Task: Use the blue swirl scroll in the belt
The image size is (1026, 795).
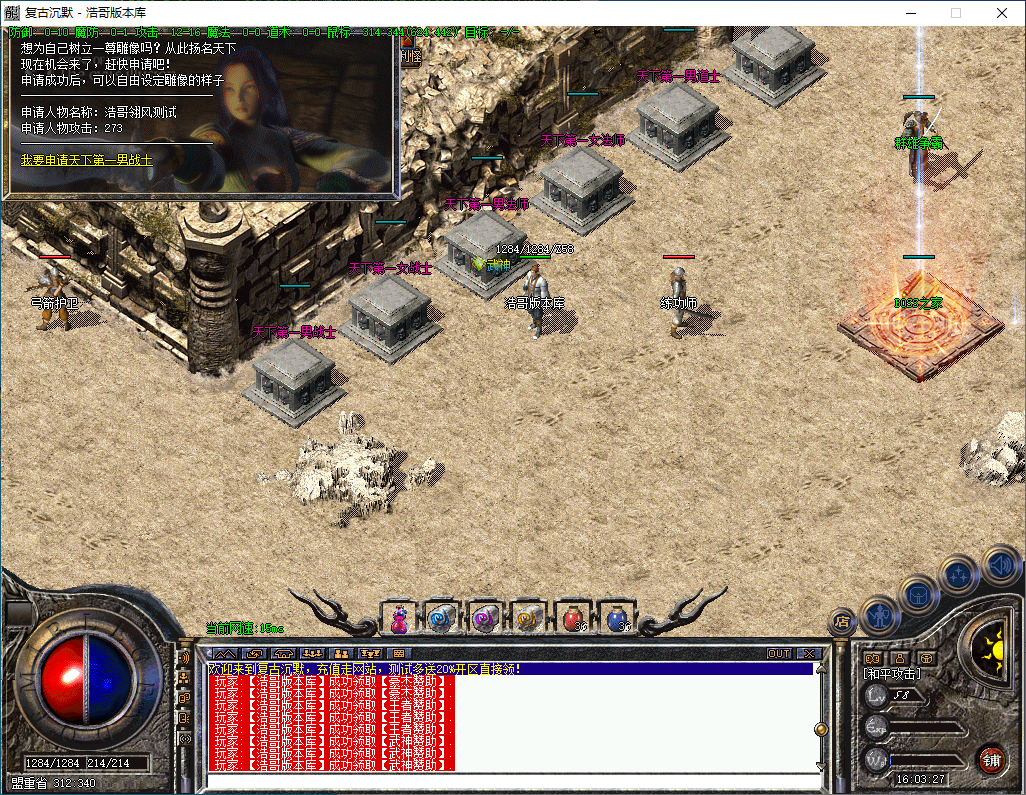Action: tap(441, 619)
